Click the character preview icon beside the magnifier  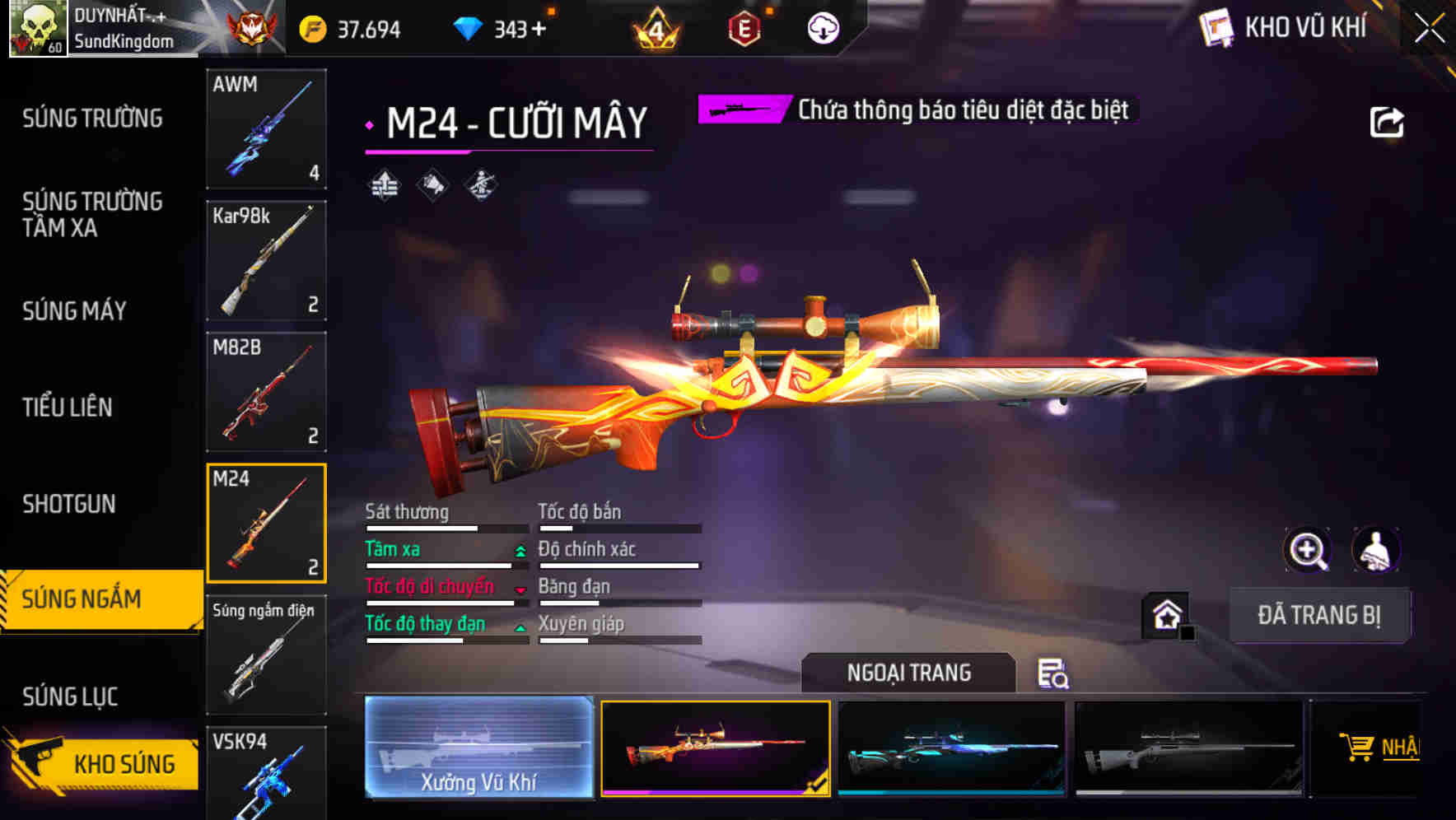point(1374,550)
